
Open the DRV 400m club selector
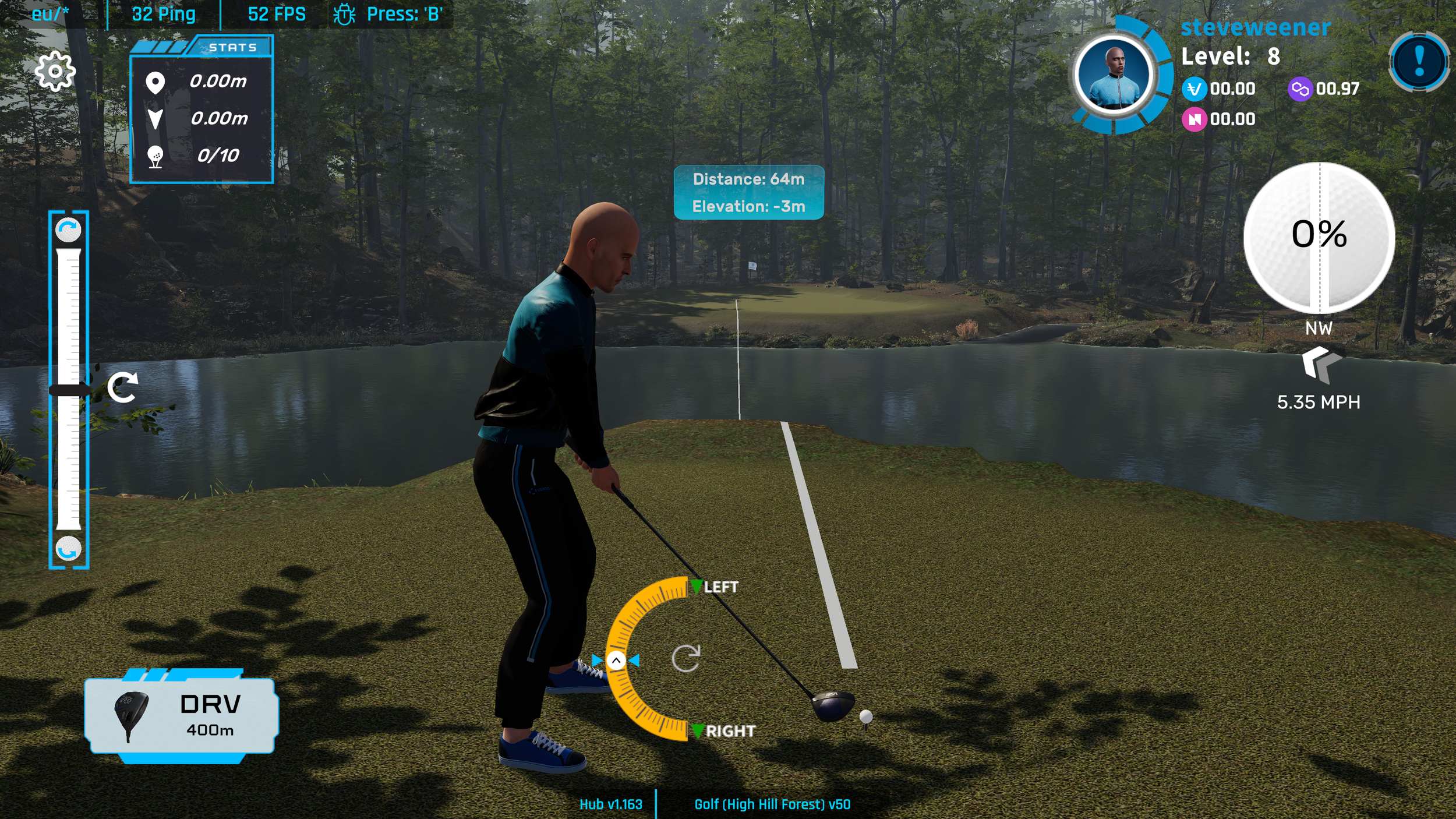coord(181,715)
